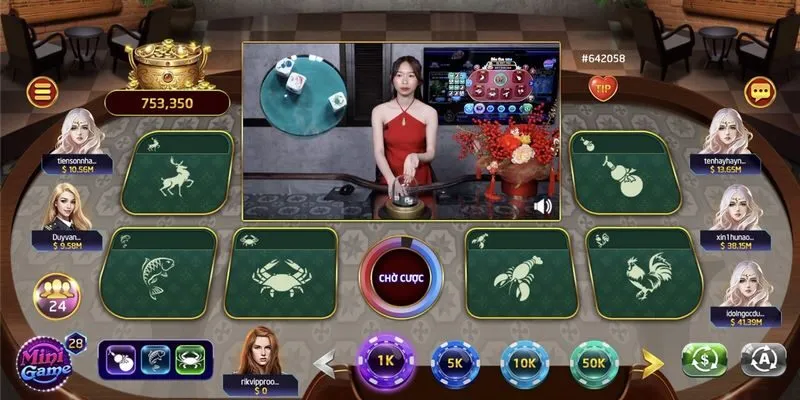Select the shrimp betting tile
This screenshot has height=400, width=800.
(518, 272)
